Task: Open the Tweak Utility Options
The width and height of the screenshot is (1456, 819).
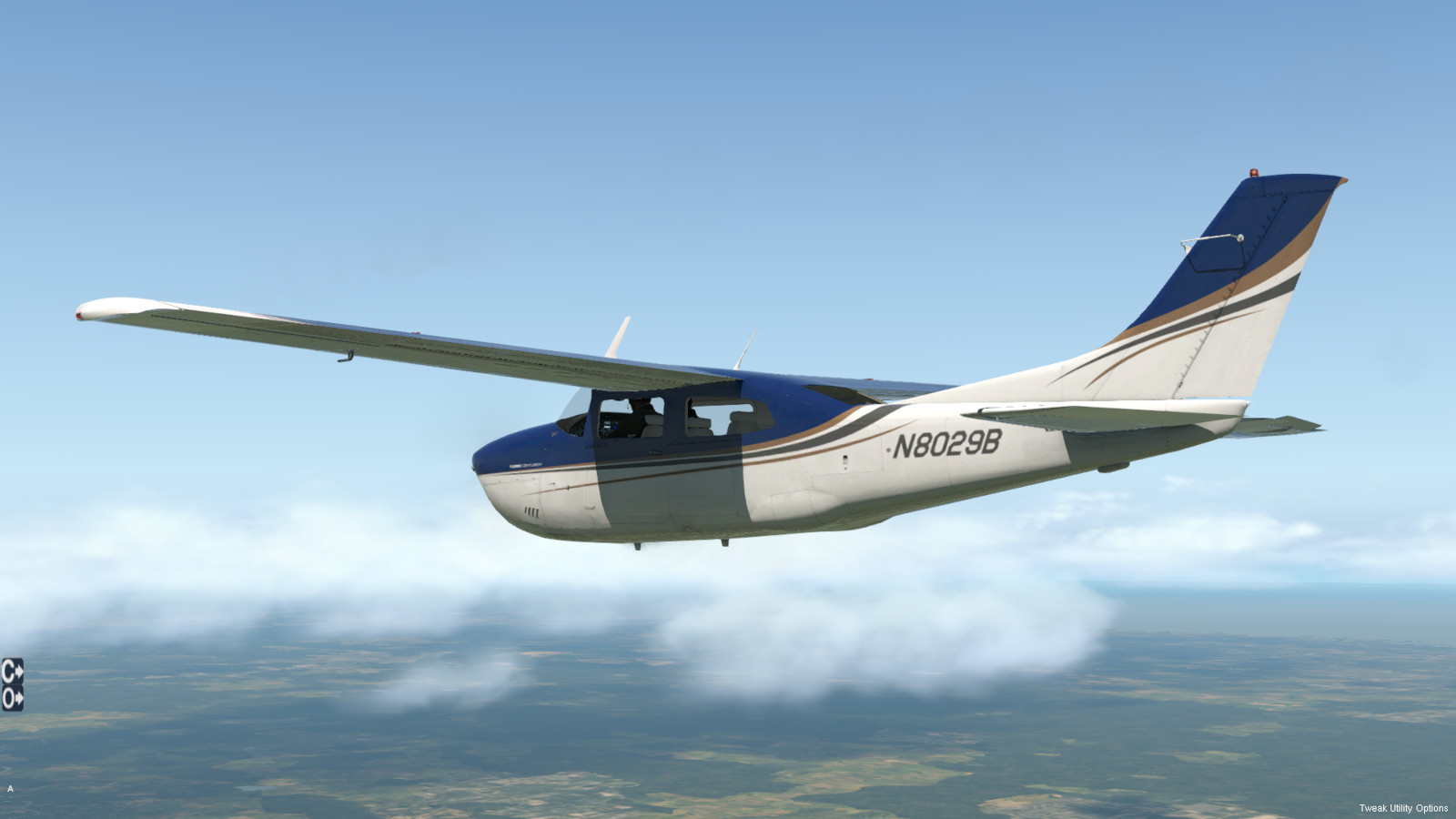Action: point(1403,808)
